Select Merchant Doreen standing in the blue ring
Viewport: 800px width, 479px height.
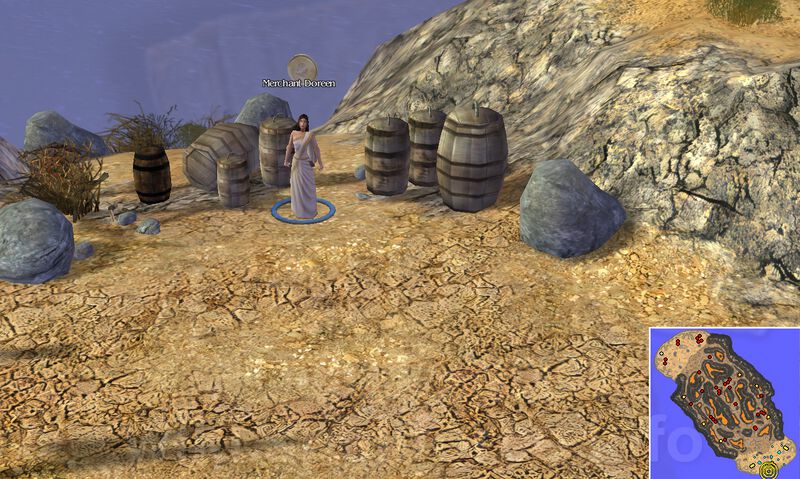pos(301,165)
